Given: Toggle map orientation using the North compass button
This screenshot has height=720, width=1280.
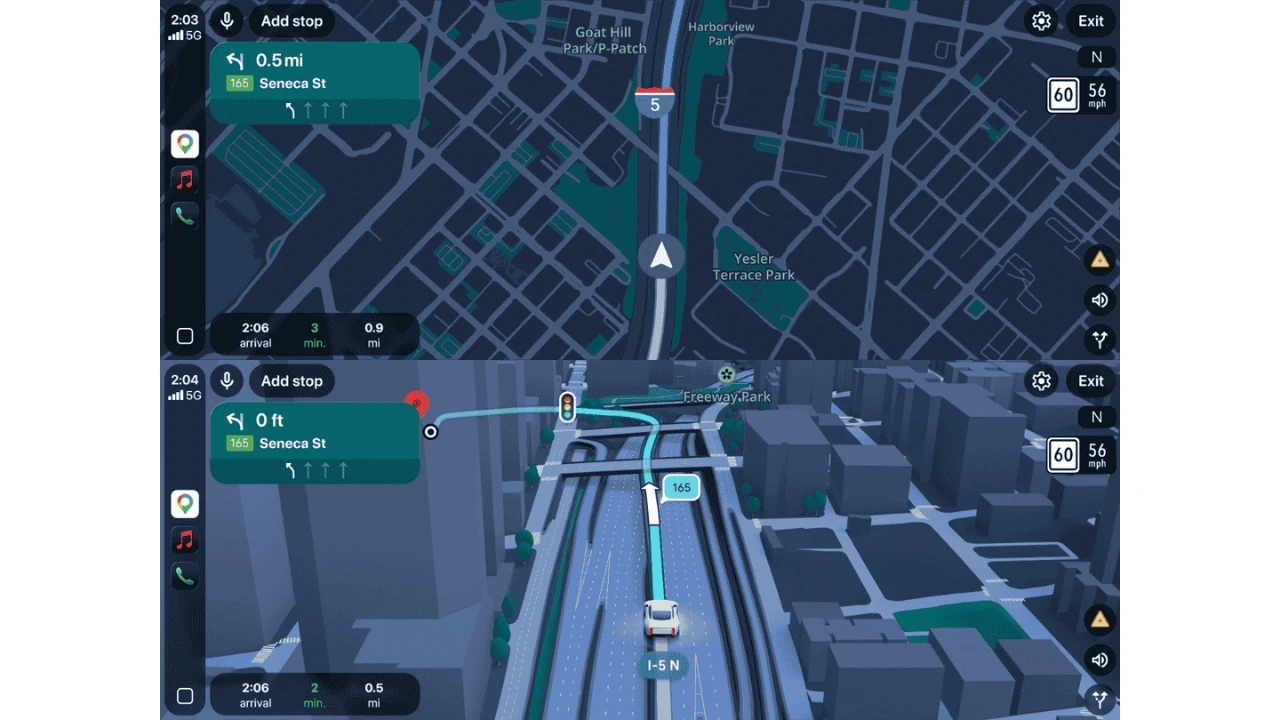Looking at the screenshot, I should click(x=1096, y=417).
